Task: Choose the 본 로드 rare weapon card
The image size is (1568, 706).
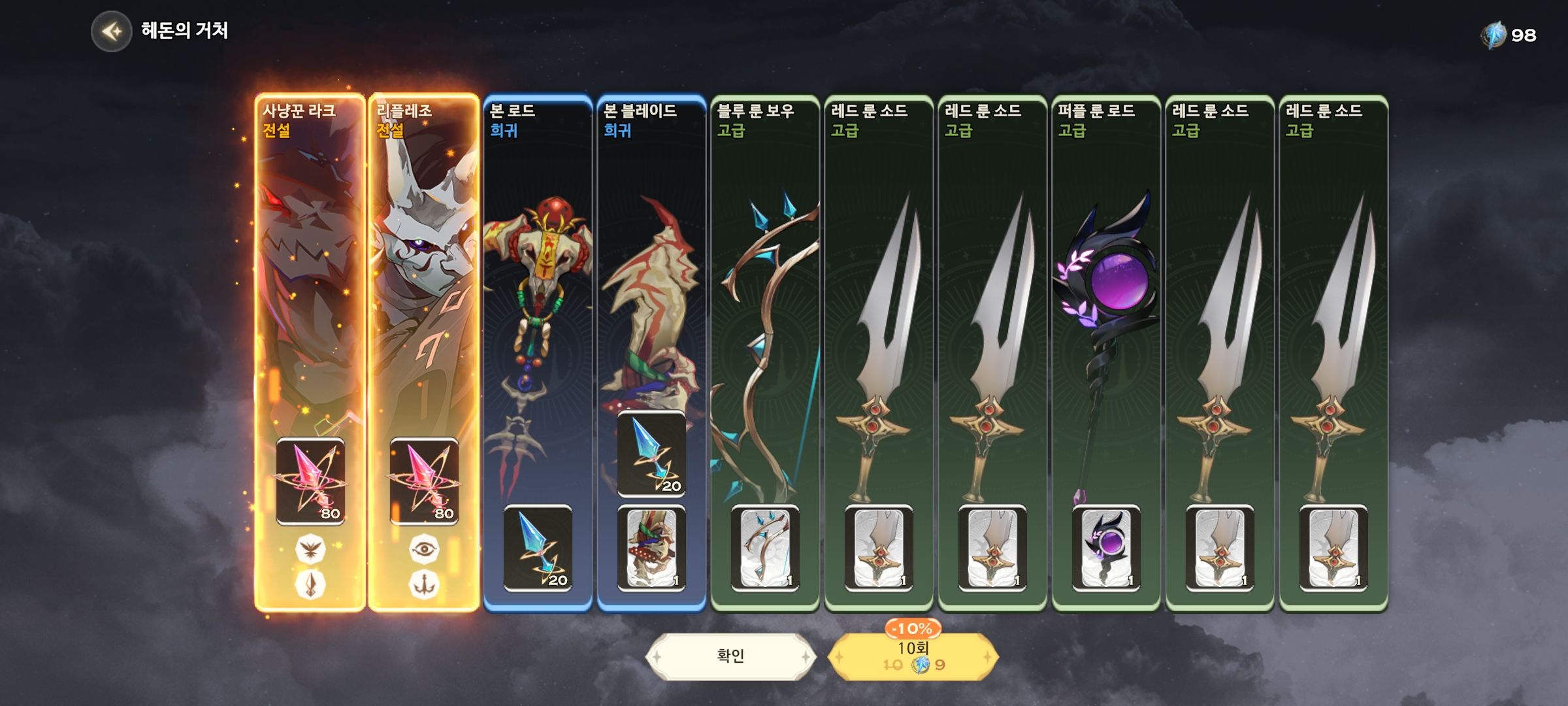Action: [x=537, y=294]
